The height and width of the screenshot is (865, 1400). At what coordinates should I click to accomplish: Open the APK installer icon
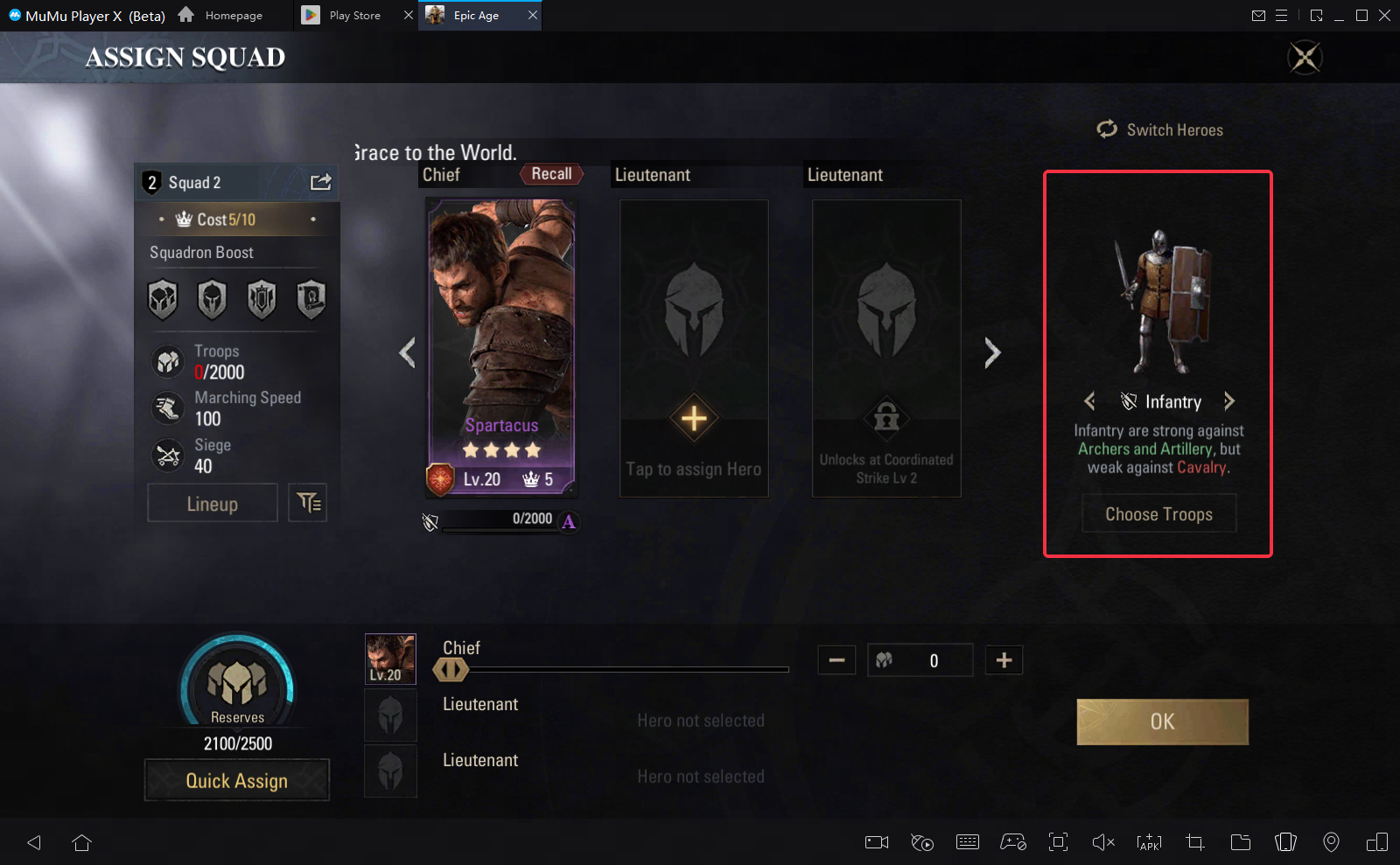(1148, 842)
